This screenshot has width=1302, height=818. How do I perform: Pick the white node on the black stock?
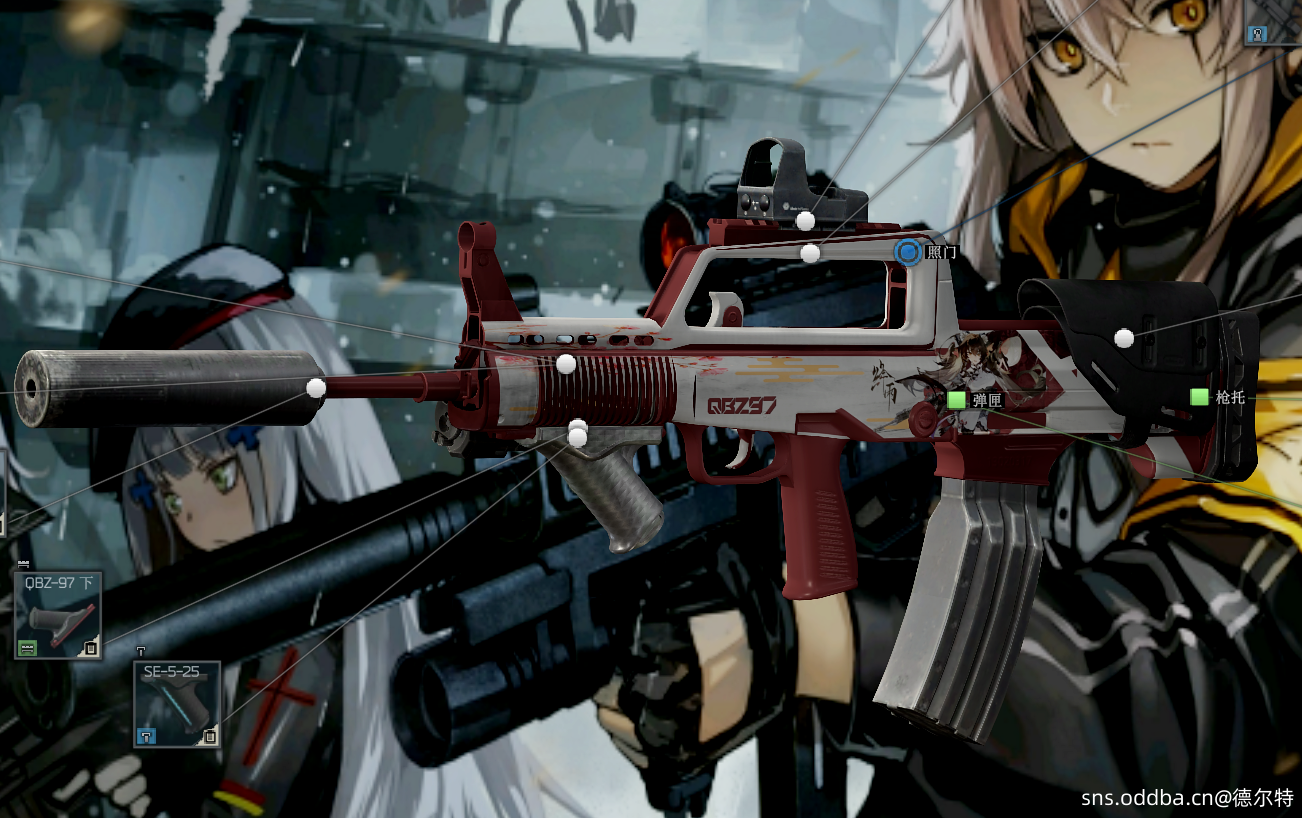point(1124,338)
